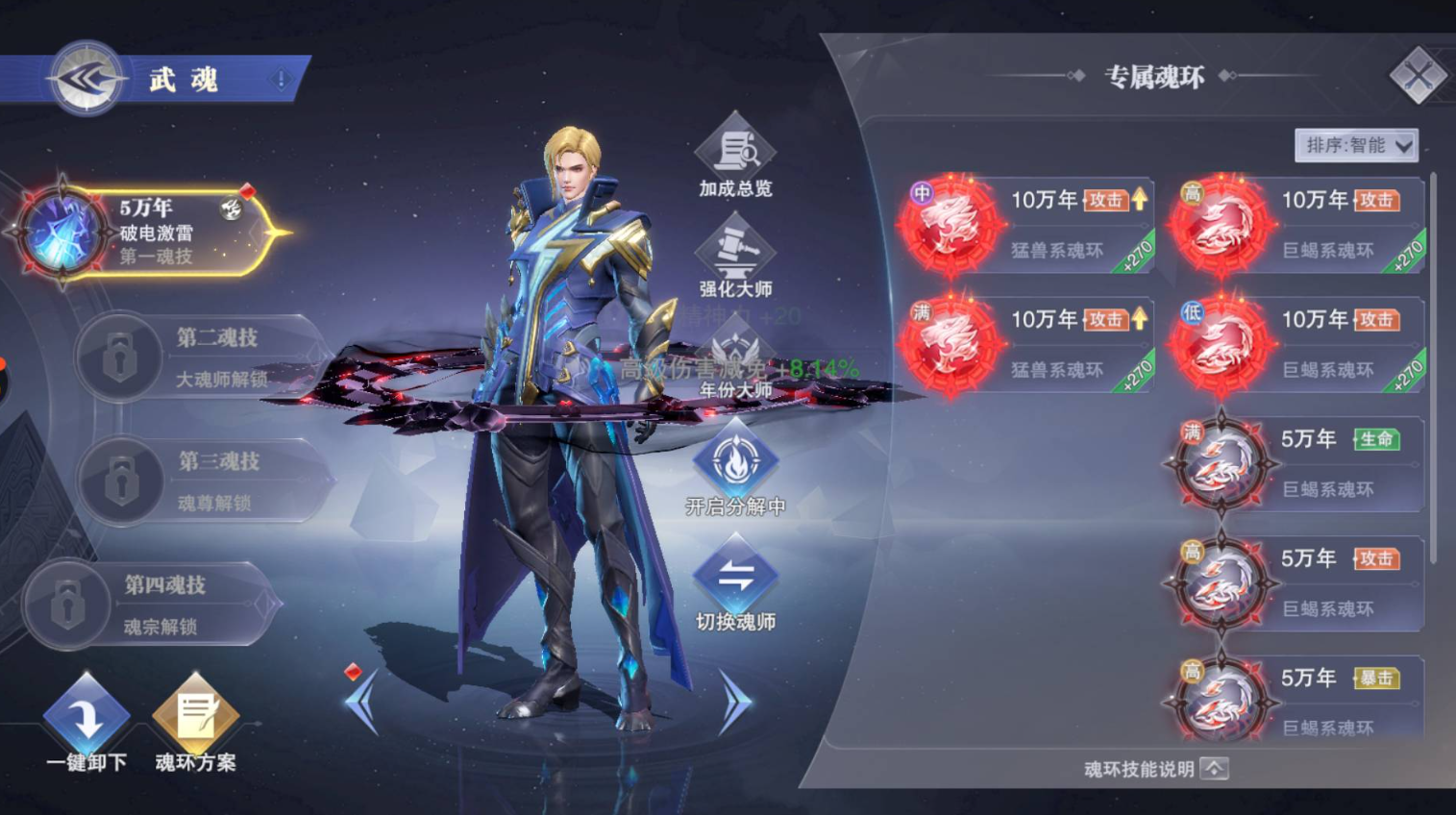Viewport: 1456px width, 815px height.
Task: Open the info tooltip next to the 武魂 title
Action: pyautogui.click(x=281, y=80)
